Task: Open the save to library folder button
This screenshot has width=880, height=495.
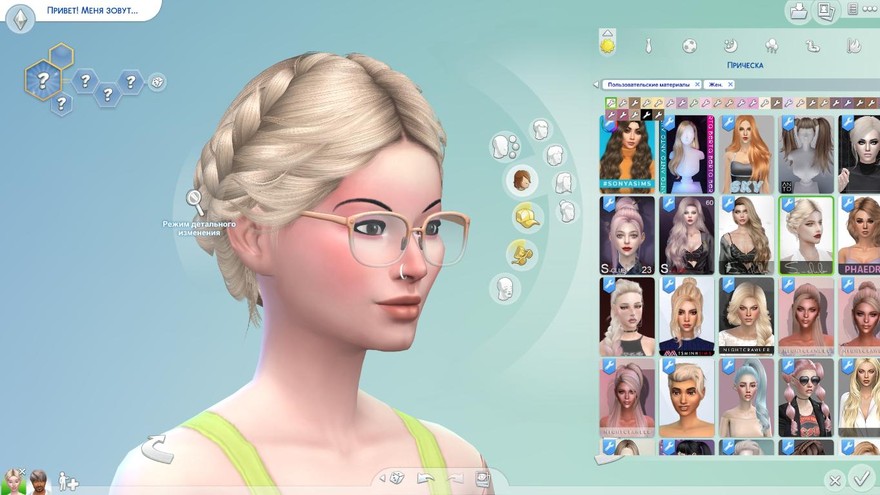Action: [x=798, y=12]
